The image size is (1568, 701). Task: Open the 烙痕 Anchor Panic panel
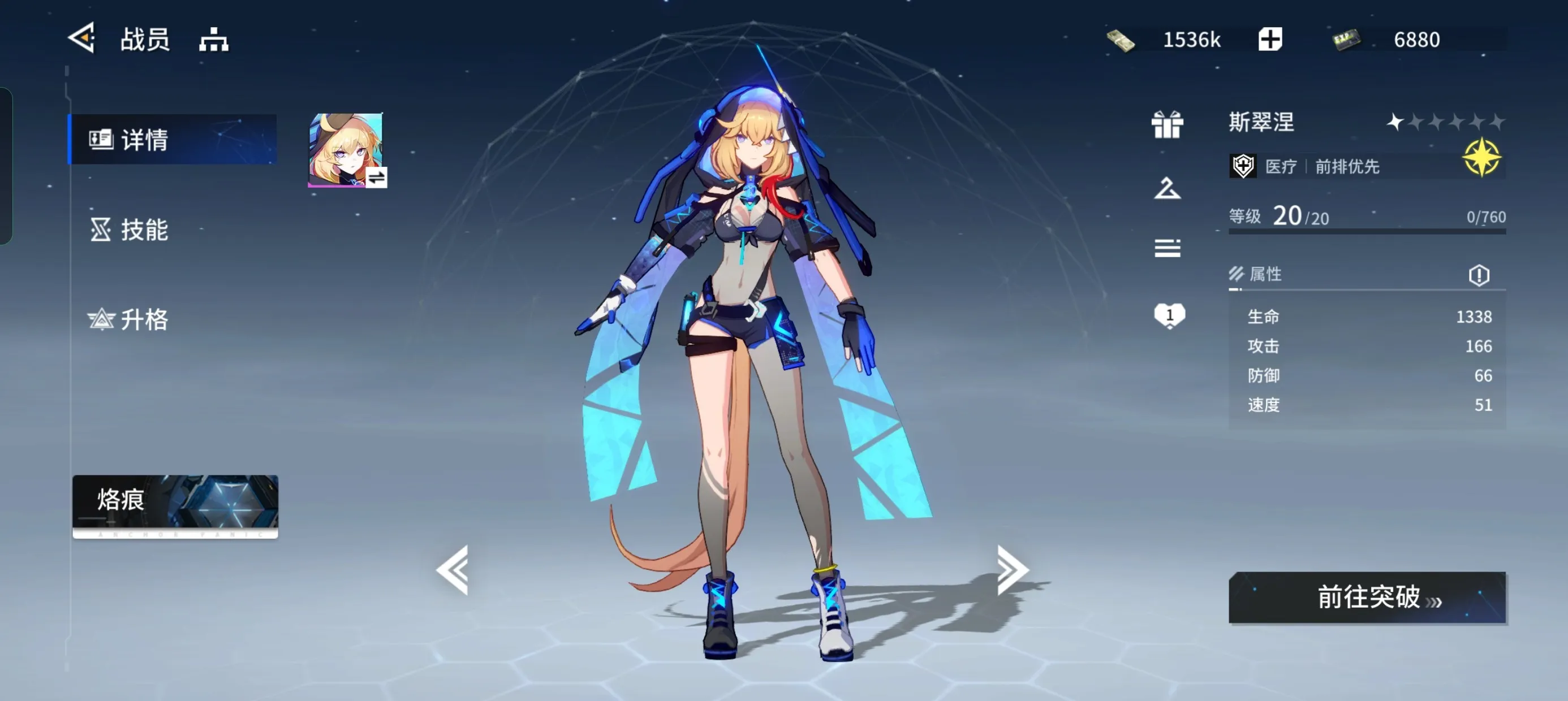click(175, 507)
